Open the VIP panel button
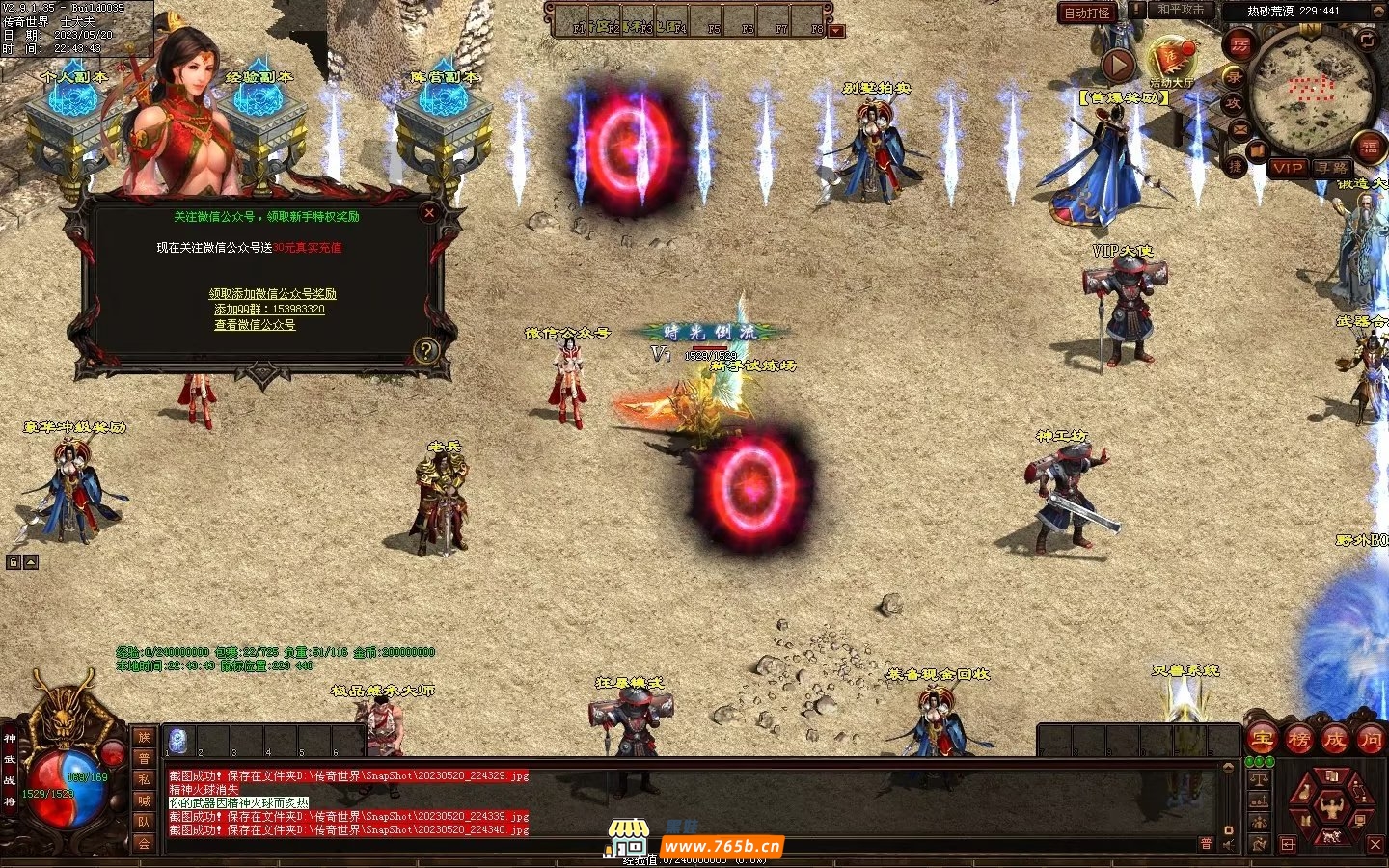The image size is (1389, 868). (1288, 168)
